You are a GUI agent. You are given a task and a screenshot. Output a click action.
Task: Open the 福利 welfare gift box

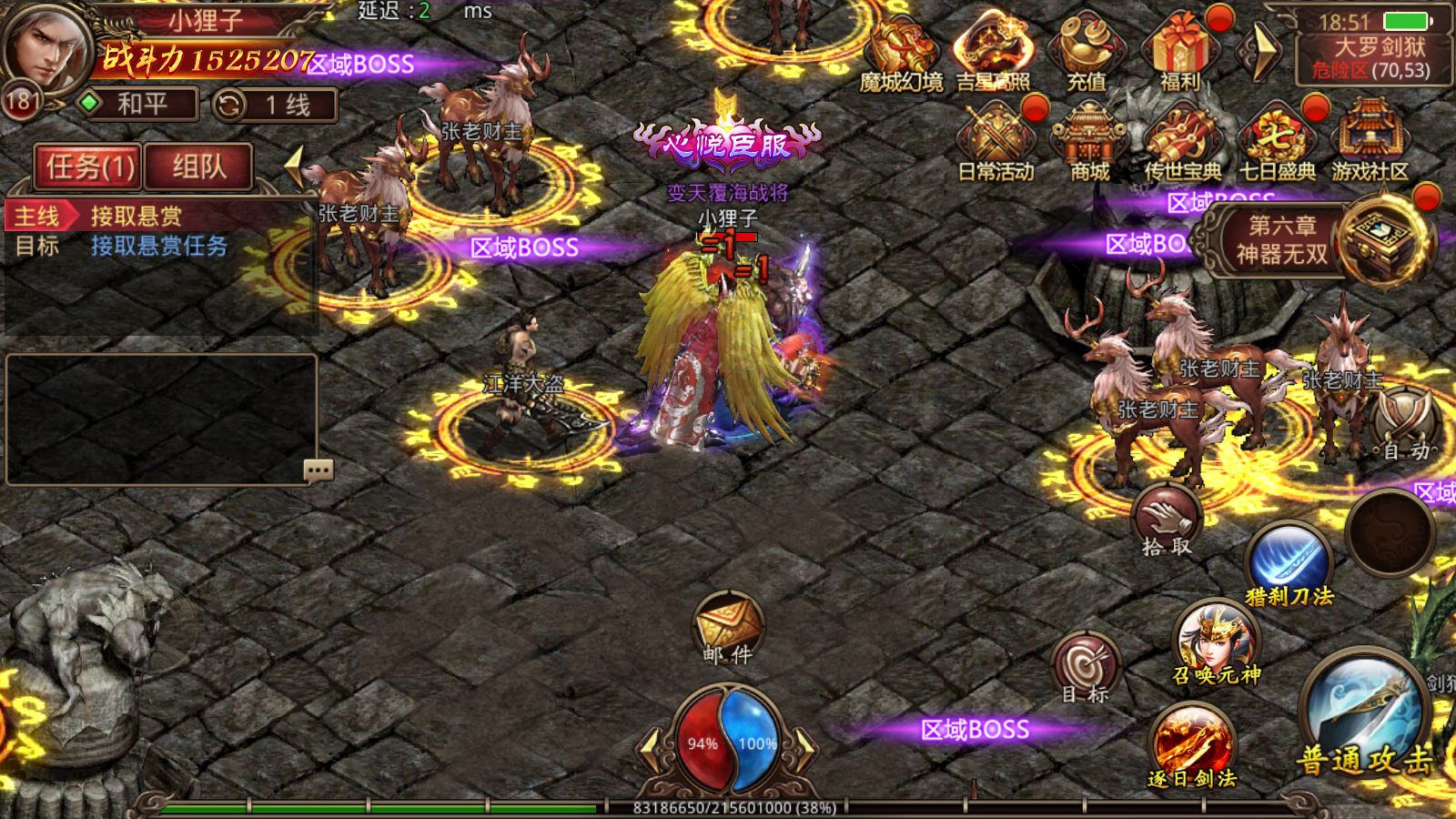(1180, 52)
